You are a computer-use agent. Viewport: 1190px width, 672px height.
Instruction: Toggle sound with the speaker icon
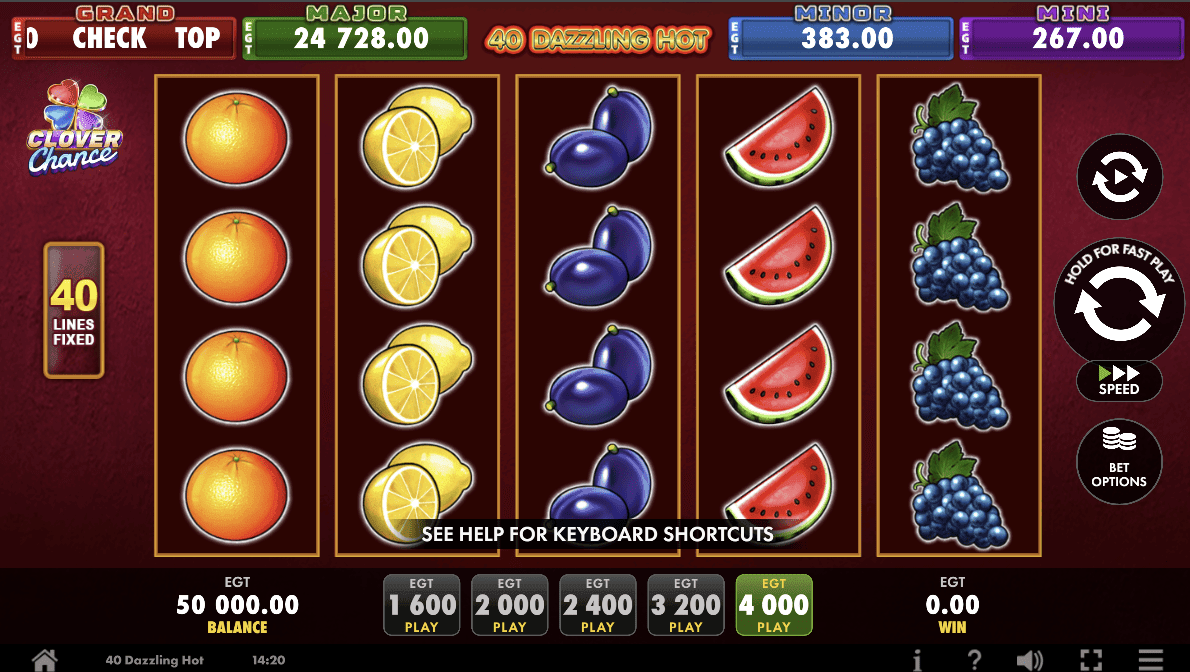[x=1030, y=660]
